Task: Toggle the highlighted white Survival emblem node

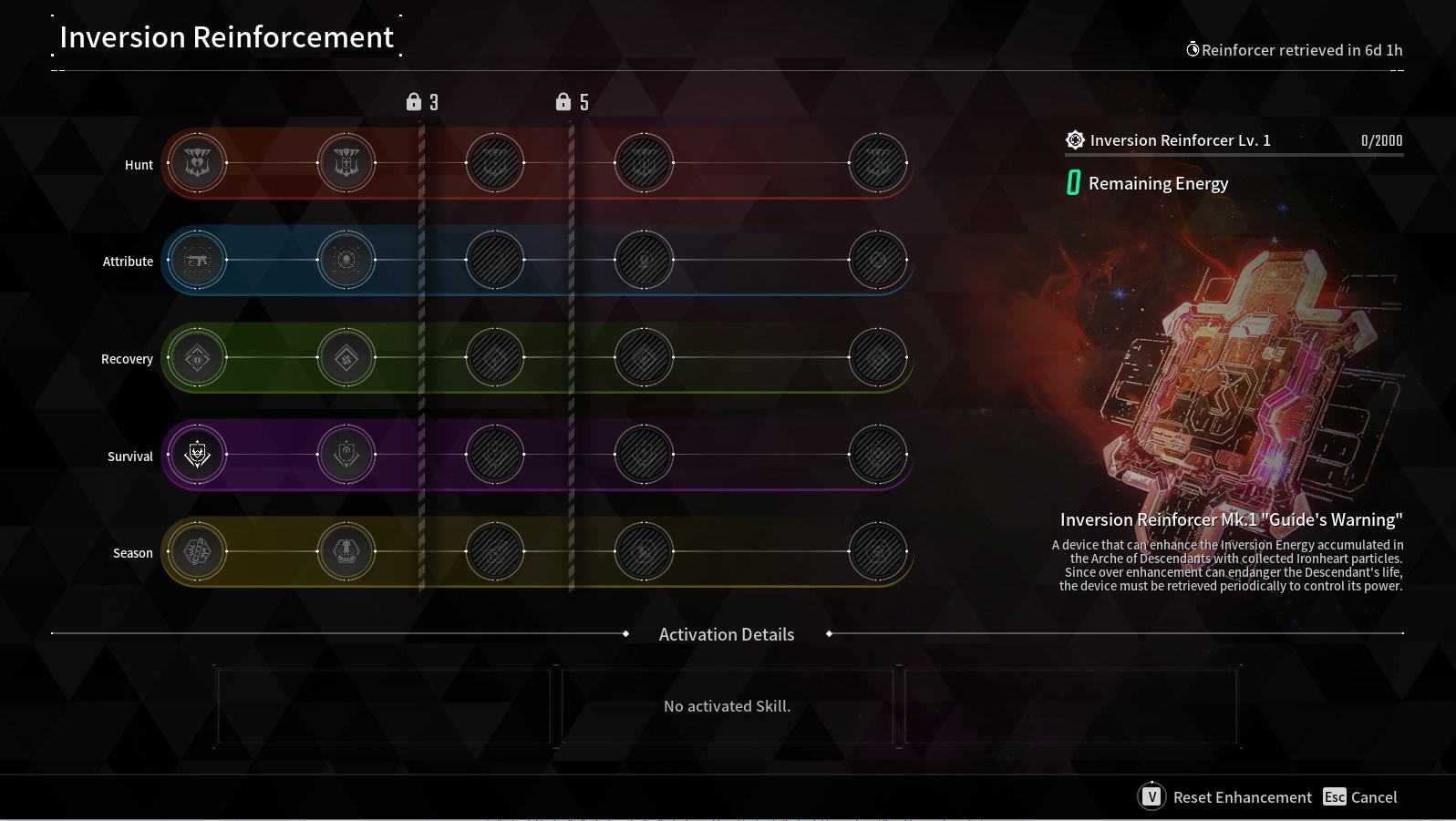Action: [x=197, y=455]
